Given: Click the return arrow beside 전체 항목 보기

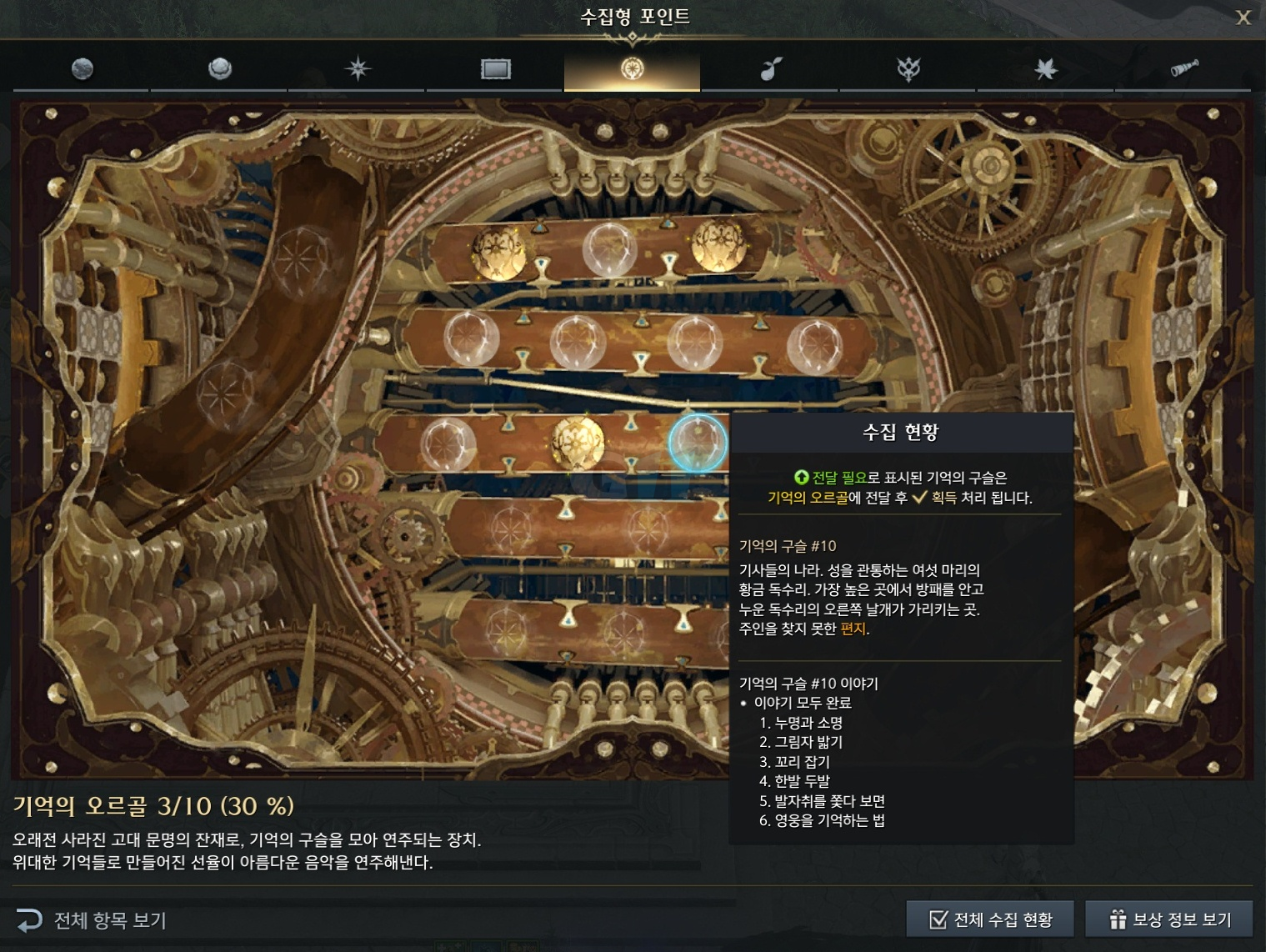Looking at the screenshot, I should click(x=31, y=920).
